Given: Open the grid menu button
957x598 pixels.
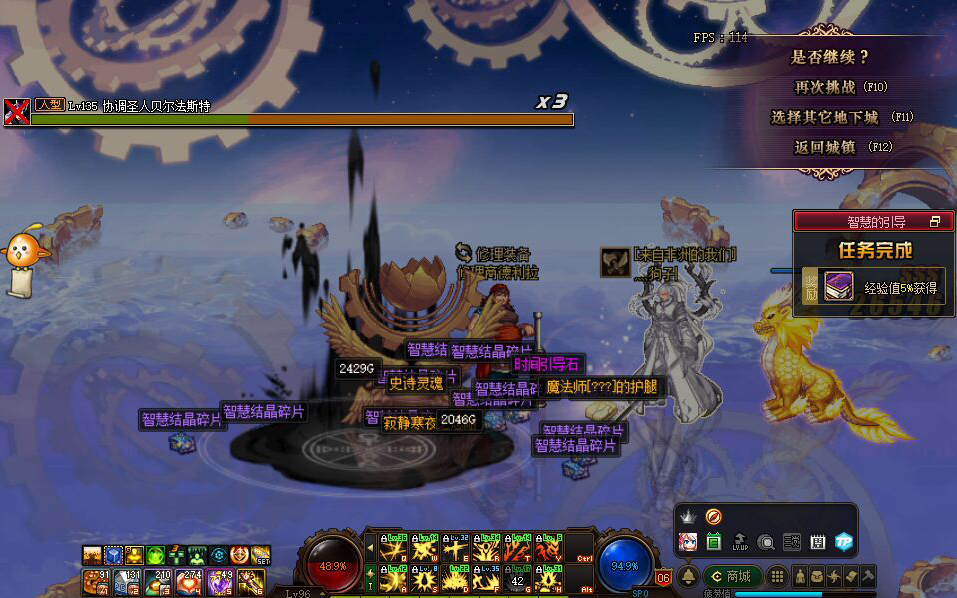Looking at the screenshot, I should coord(777,576).
